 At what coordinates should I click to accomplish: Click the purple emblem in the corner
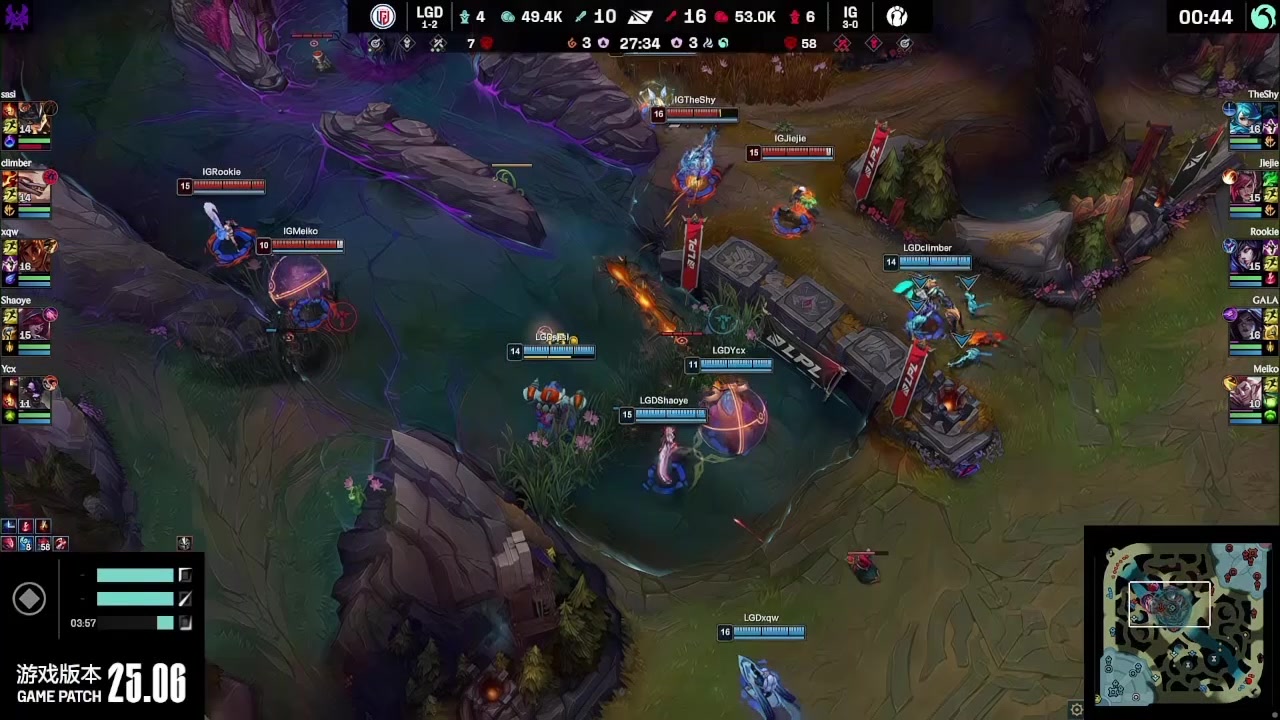click(17, 15)
